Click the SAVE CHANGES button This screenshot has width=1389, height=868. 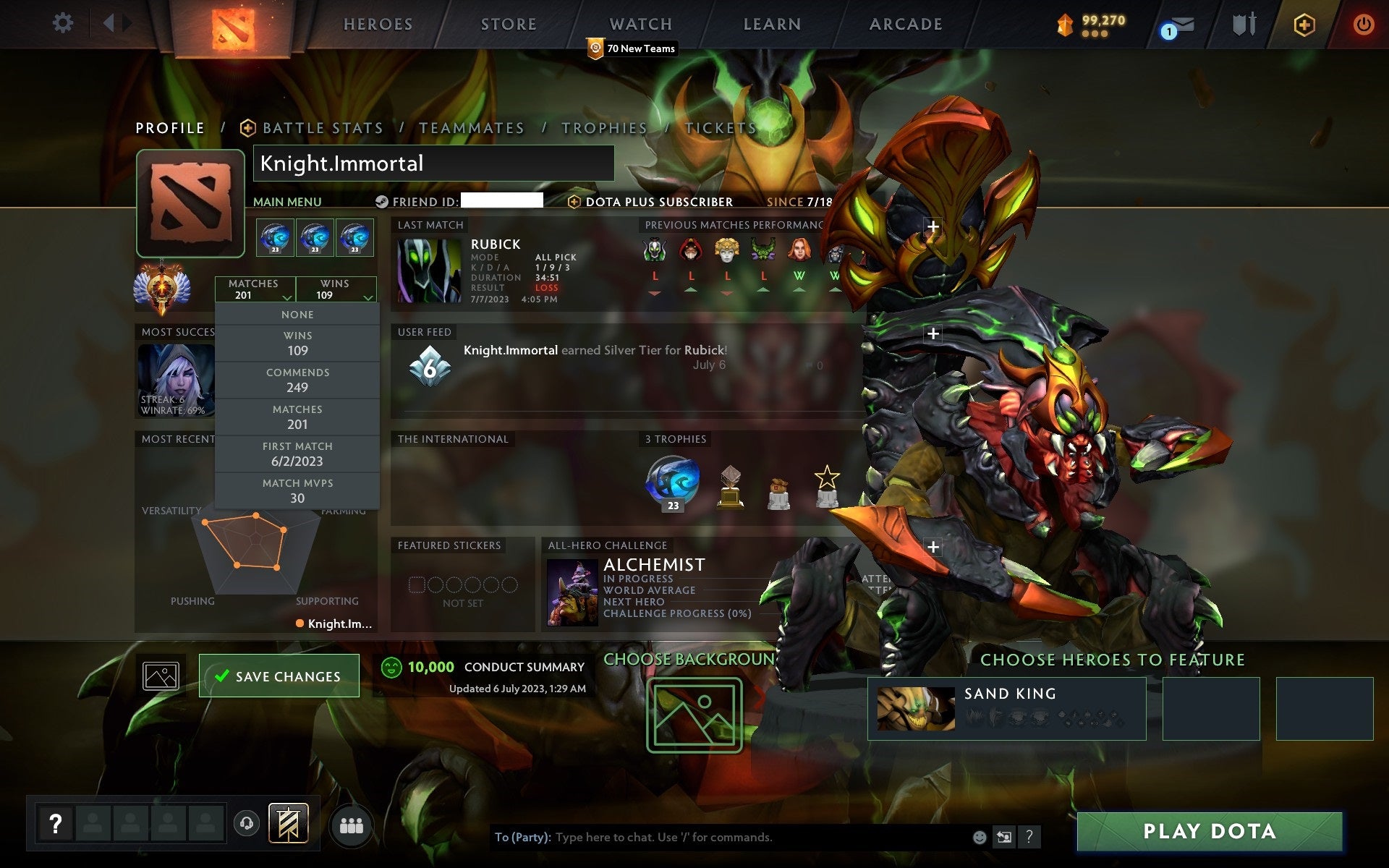click(279, 675)
